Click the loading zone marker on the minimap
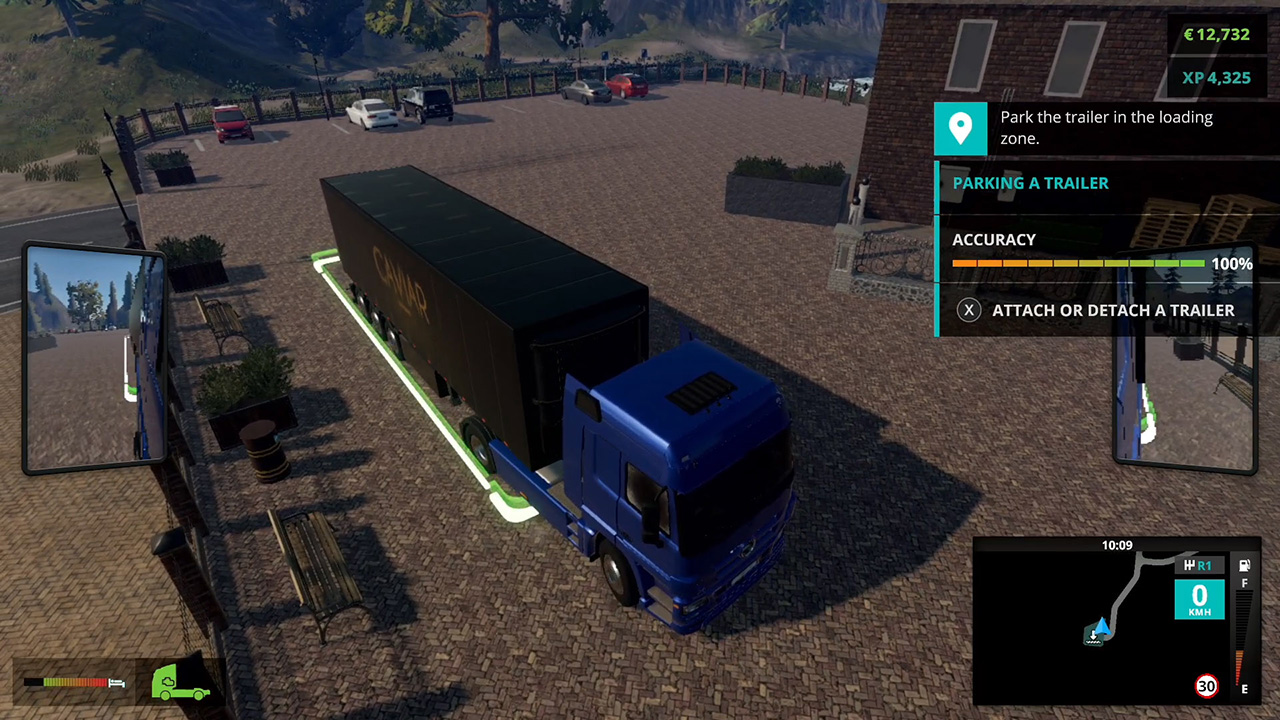1280x720 pixels. pos(1093,636)
